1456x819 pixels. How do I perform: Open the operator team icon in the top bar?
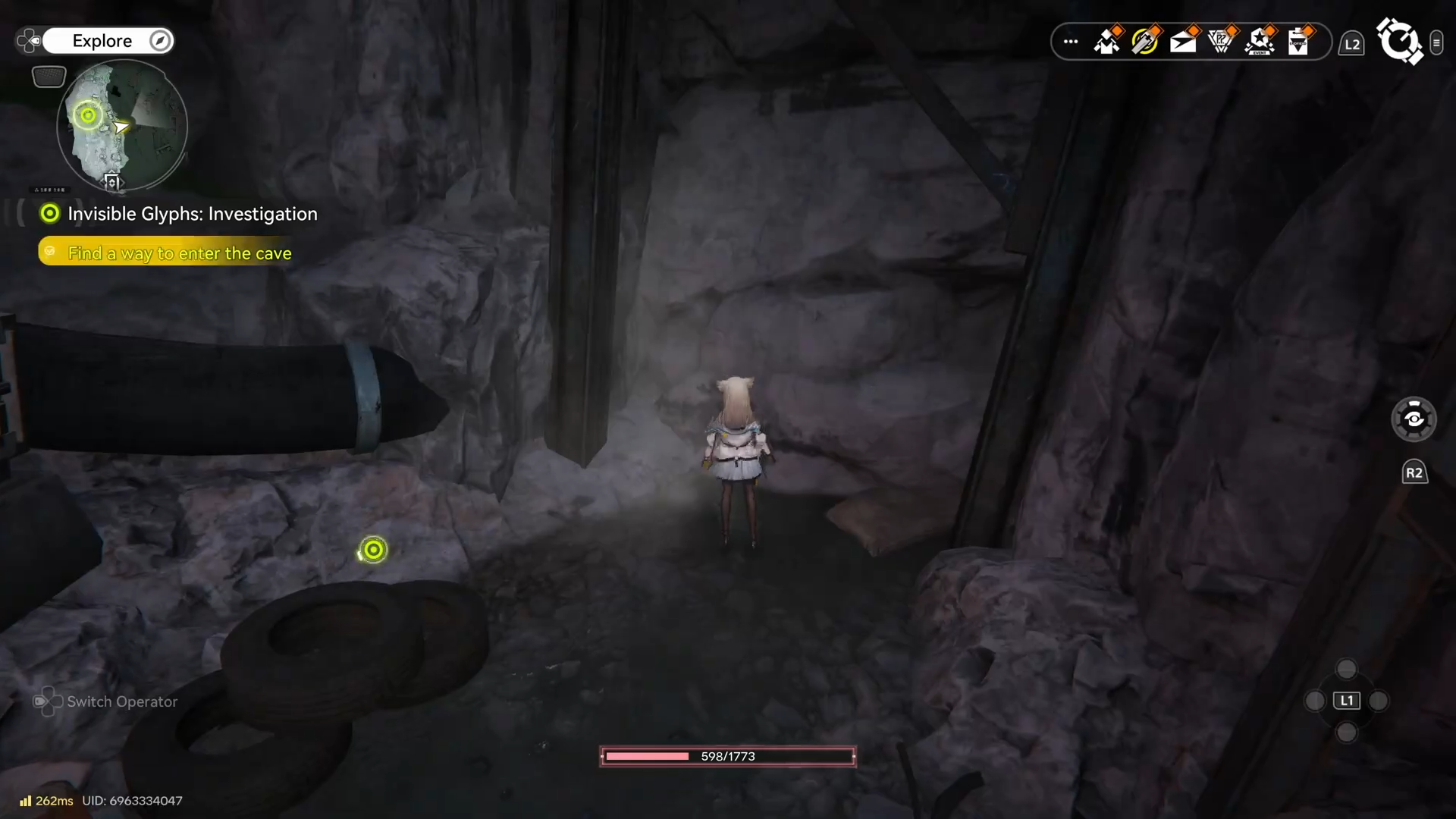[1107, 42]
